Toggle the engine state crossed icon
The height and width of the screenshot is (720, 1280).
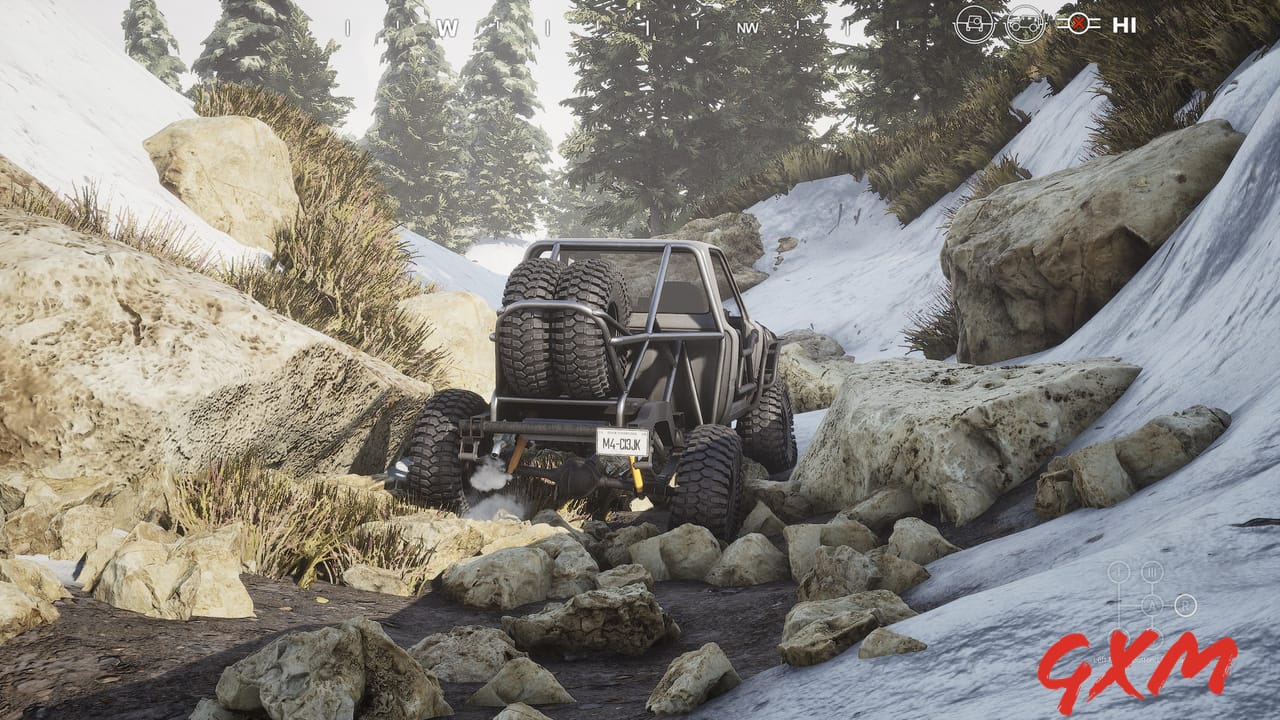(x=1079, y=23)
